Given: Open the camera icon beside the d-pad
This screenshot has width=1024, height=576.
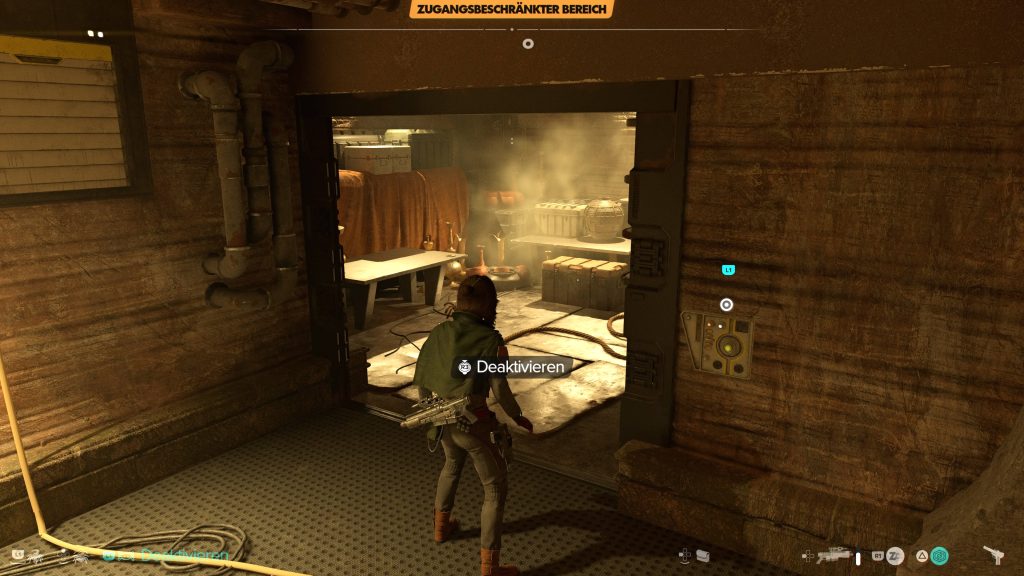Looking at the screenshot, I should (x=703, y=555).
